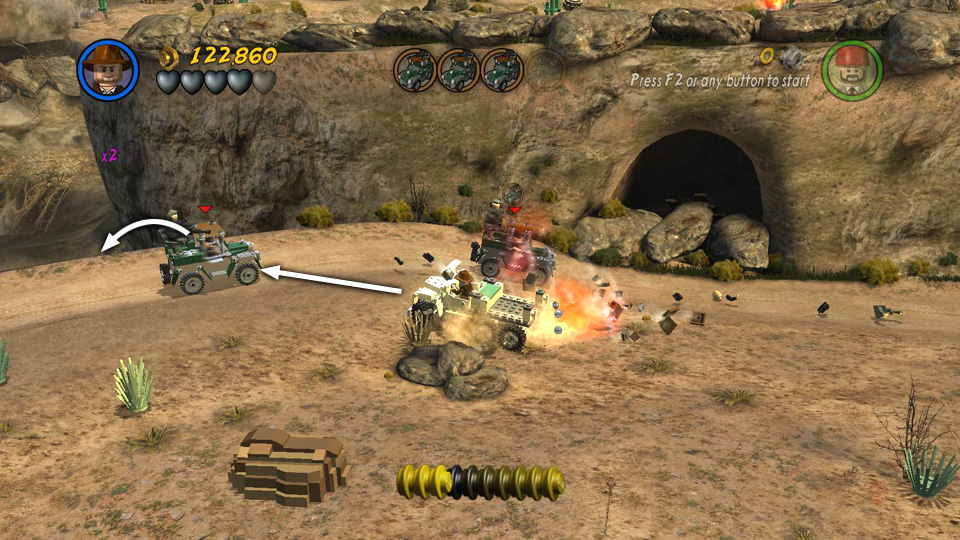Select the Indiana Jones player one portrait

point(108,69)
